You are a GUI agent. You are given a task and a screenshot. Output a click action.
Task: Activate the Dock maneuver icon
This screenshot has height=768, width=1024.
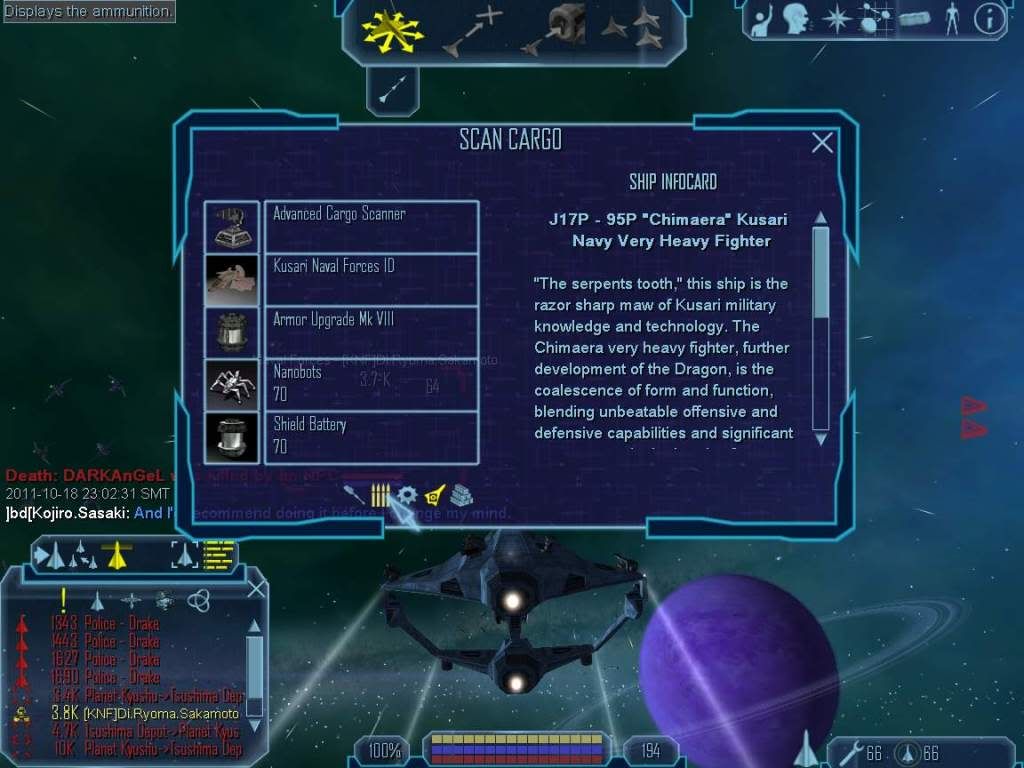pyautogui.click(x=555, y=31)
